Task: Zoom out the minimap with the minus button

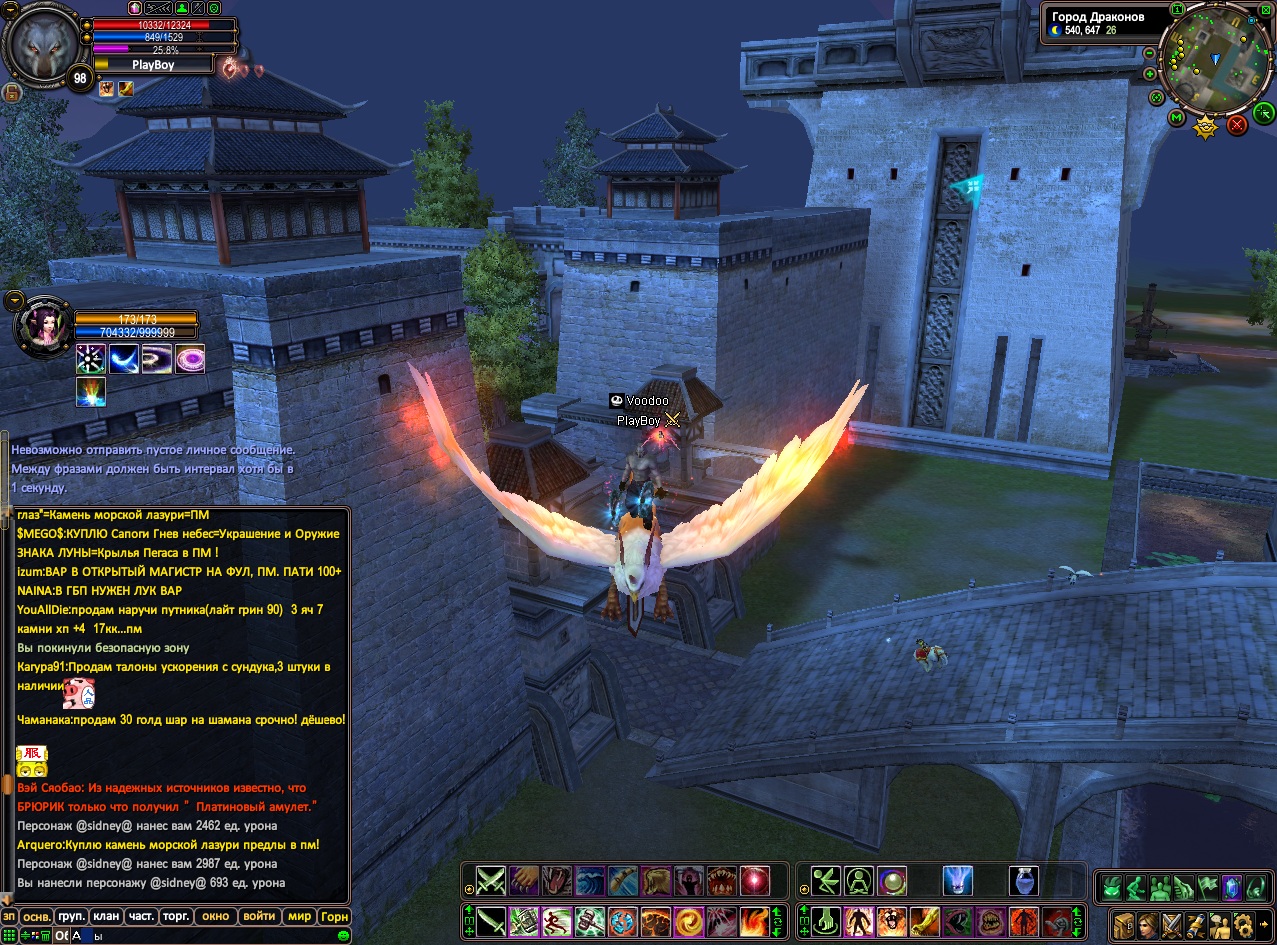Action: click(1150, 52)
